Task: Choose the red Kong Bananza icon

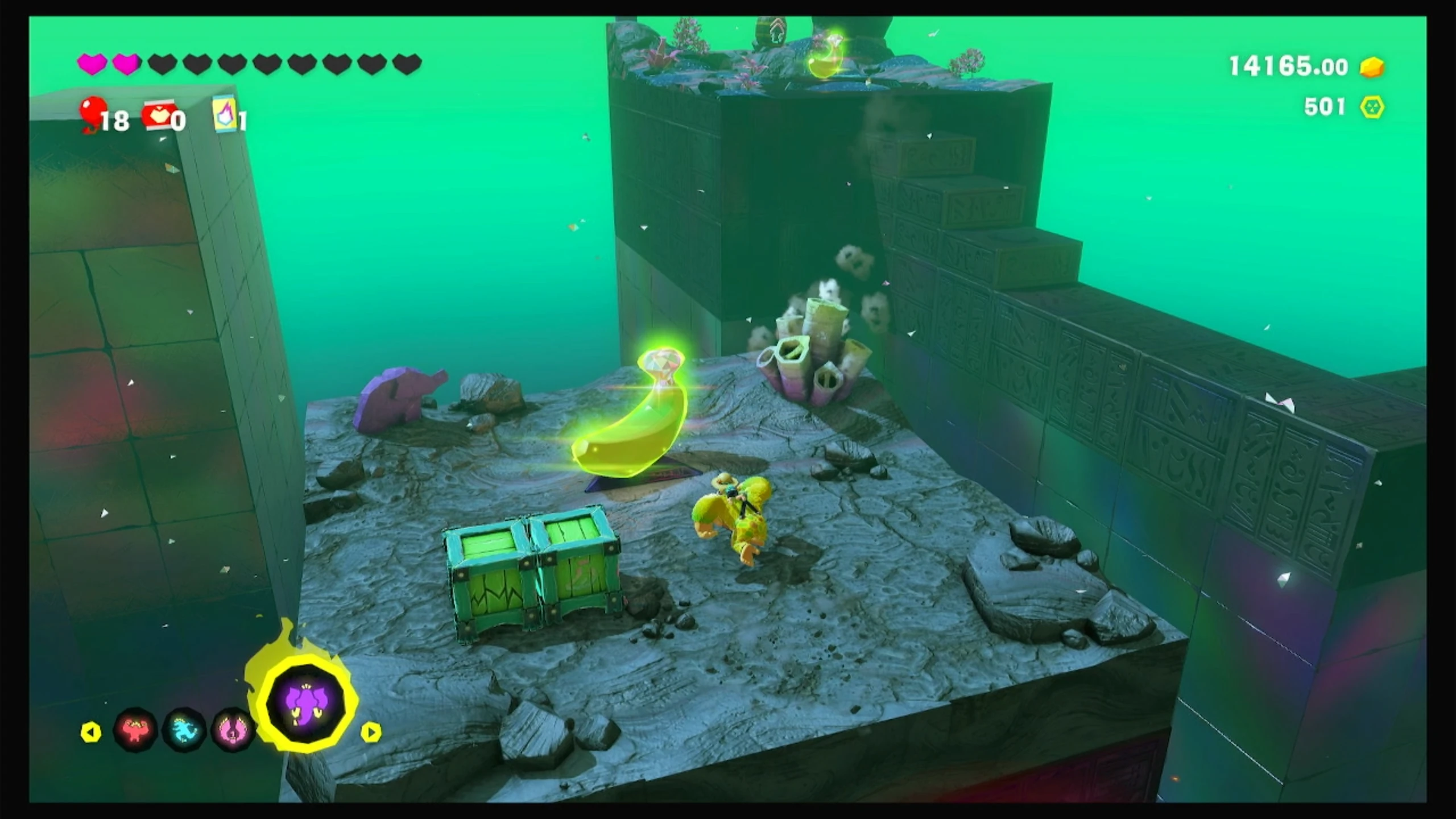Action: click(135, 729)
